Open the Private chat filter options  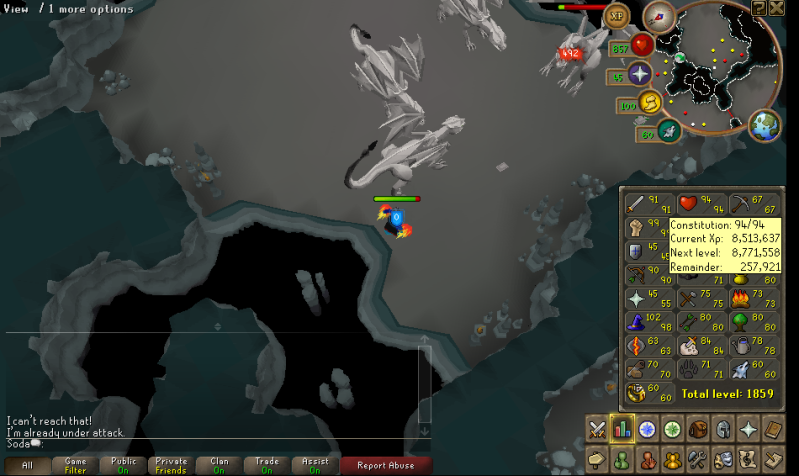pyautogui.click(x=173, y=465)
